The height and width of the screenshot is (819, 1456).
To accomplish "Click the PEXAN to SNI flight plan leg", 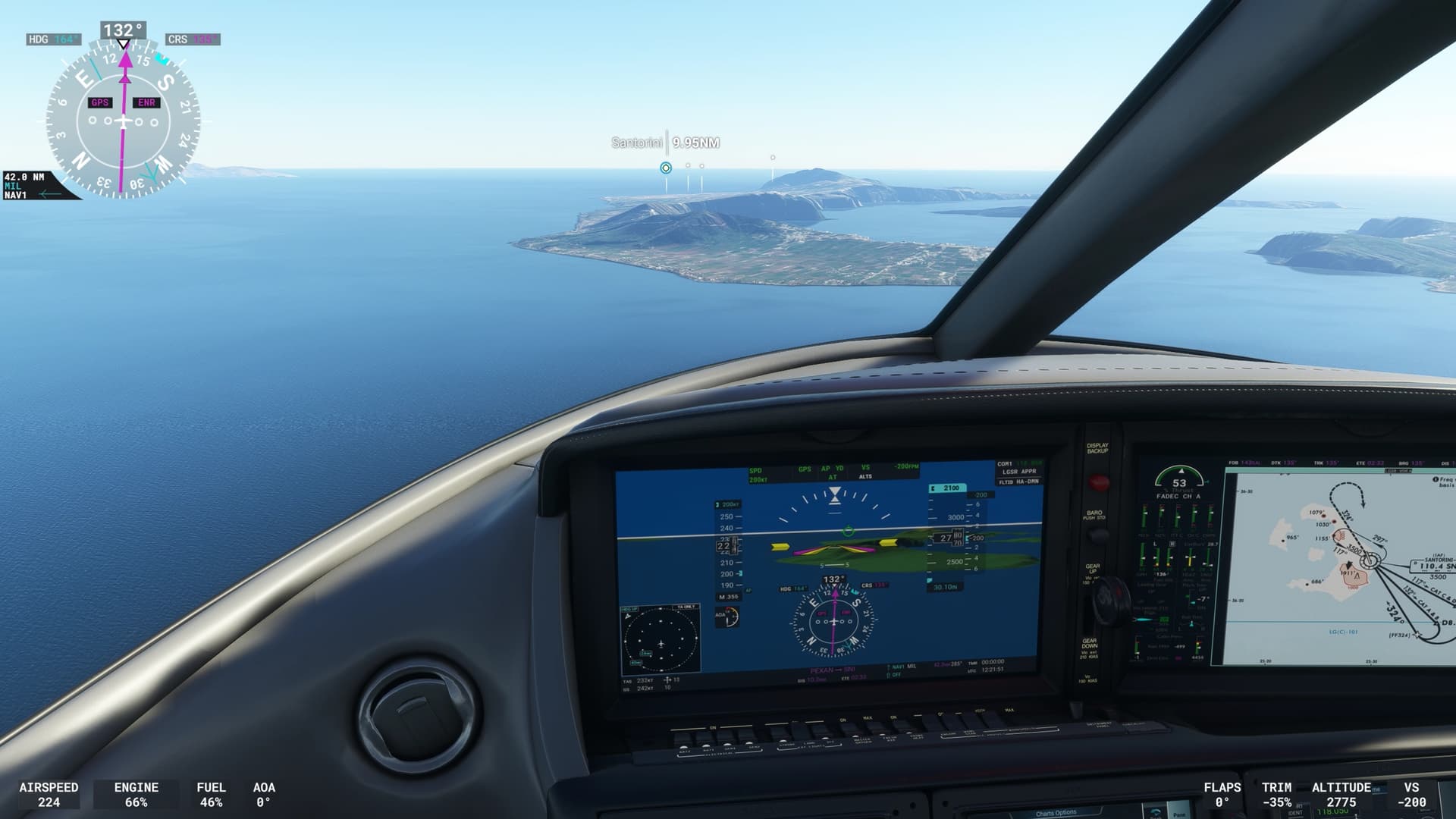I will point(831,670).
